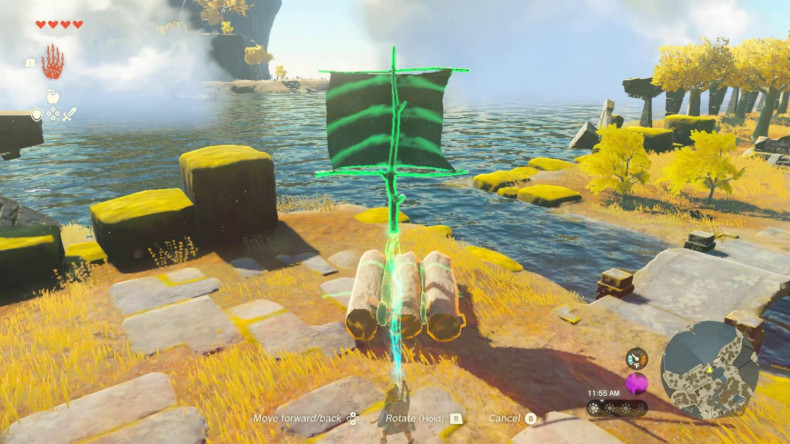Select the apple quick-item icon
This screenshot has height=444, width=790.
pyautogui.click(x=53, y=99)
